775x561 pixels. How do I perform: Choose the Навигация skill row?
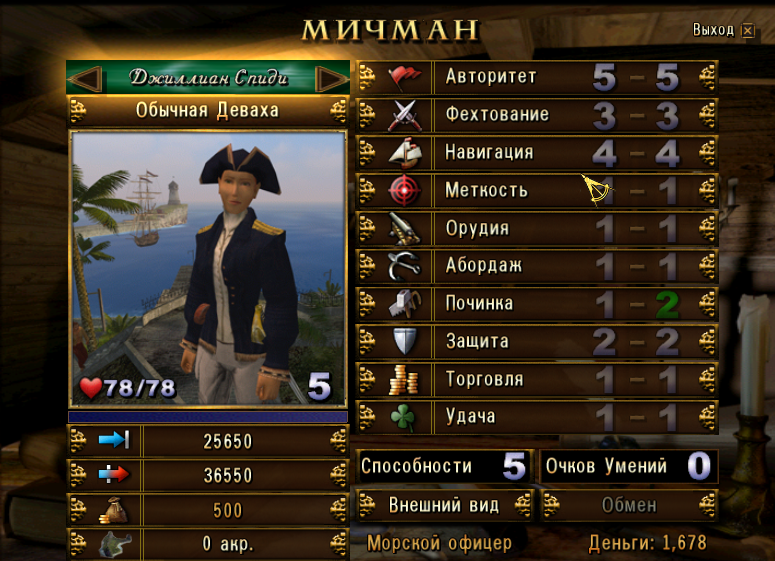coord(537,153)
